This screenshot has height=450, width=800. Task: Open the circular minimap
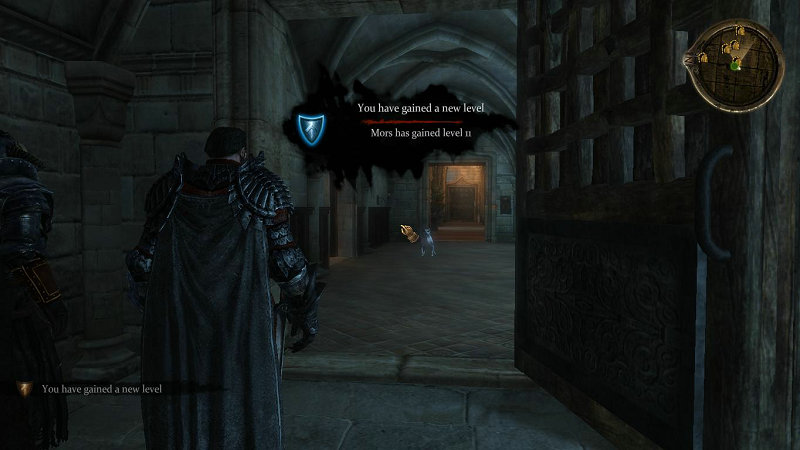(x=734, y=62)
